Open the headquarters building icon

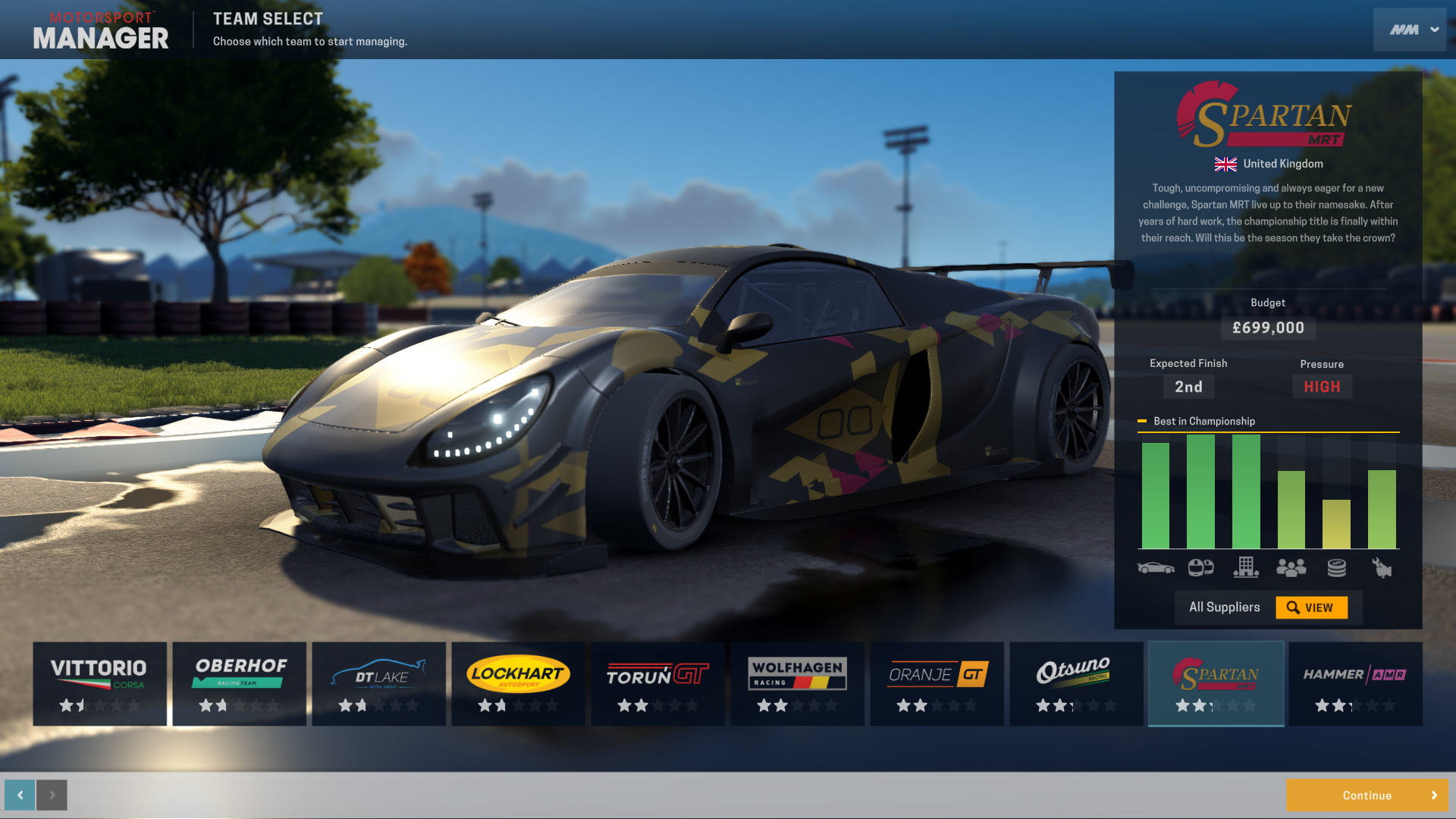[x=1247, y=567]
